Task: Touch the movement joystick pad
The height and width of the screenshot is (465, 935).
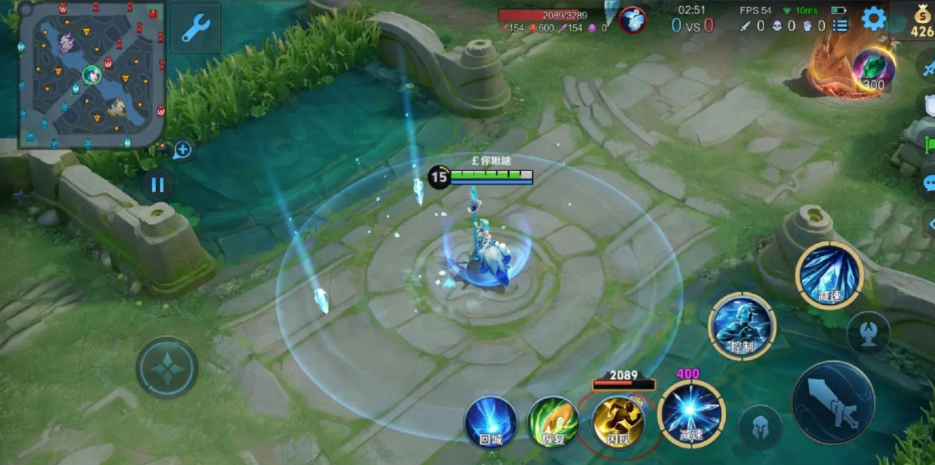Action: pyautogui.click(x=167, y=367)
